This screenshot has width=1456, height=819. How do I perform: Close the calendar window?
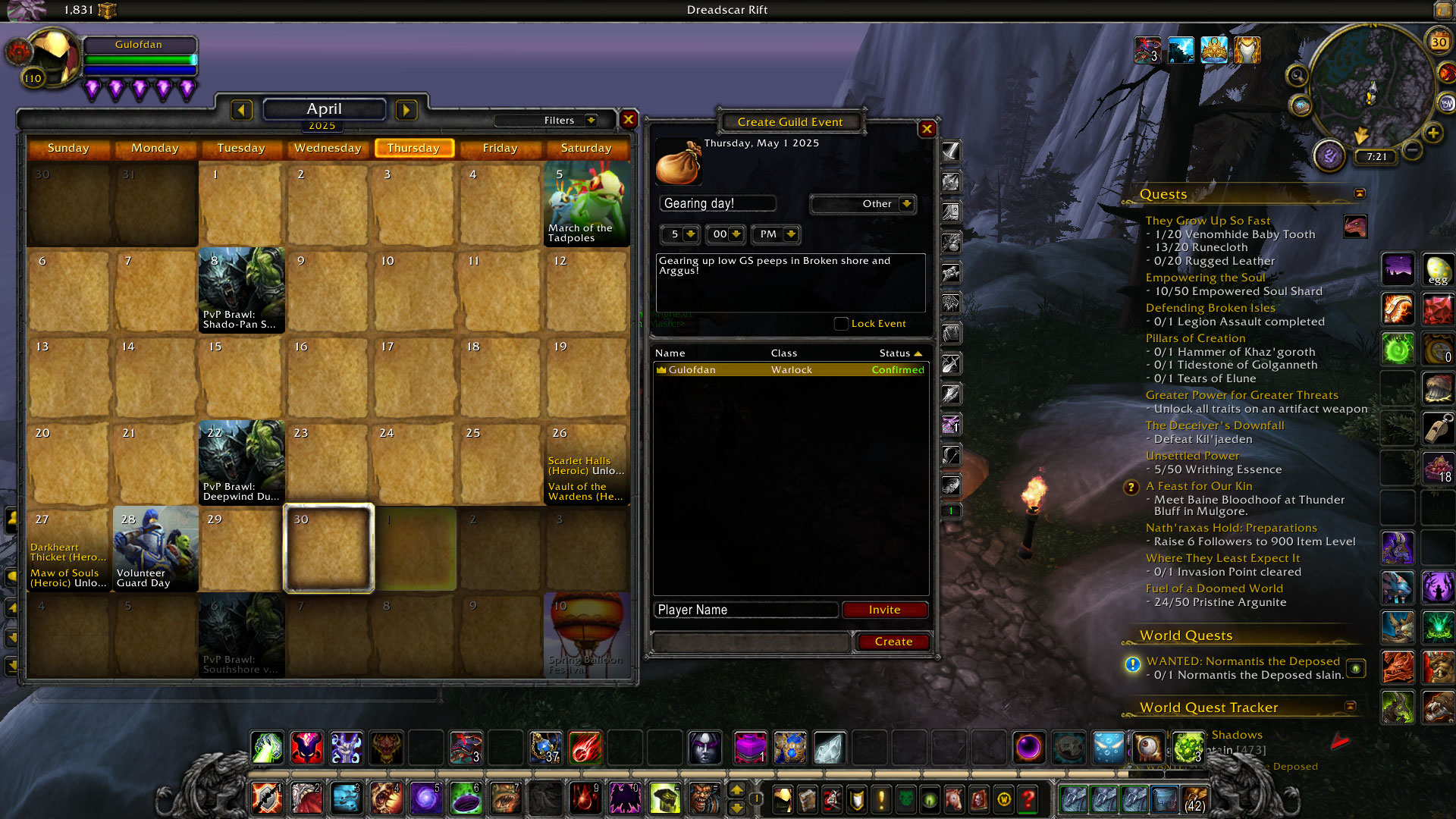[628, 119]
